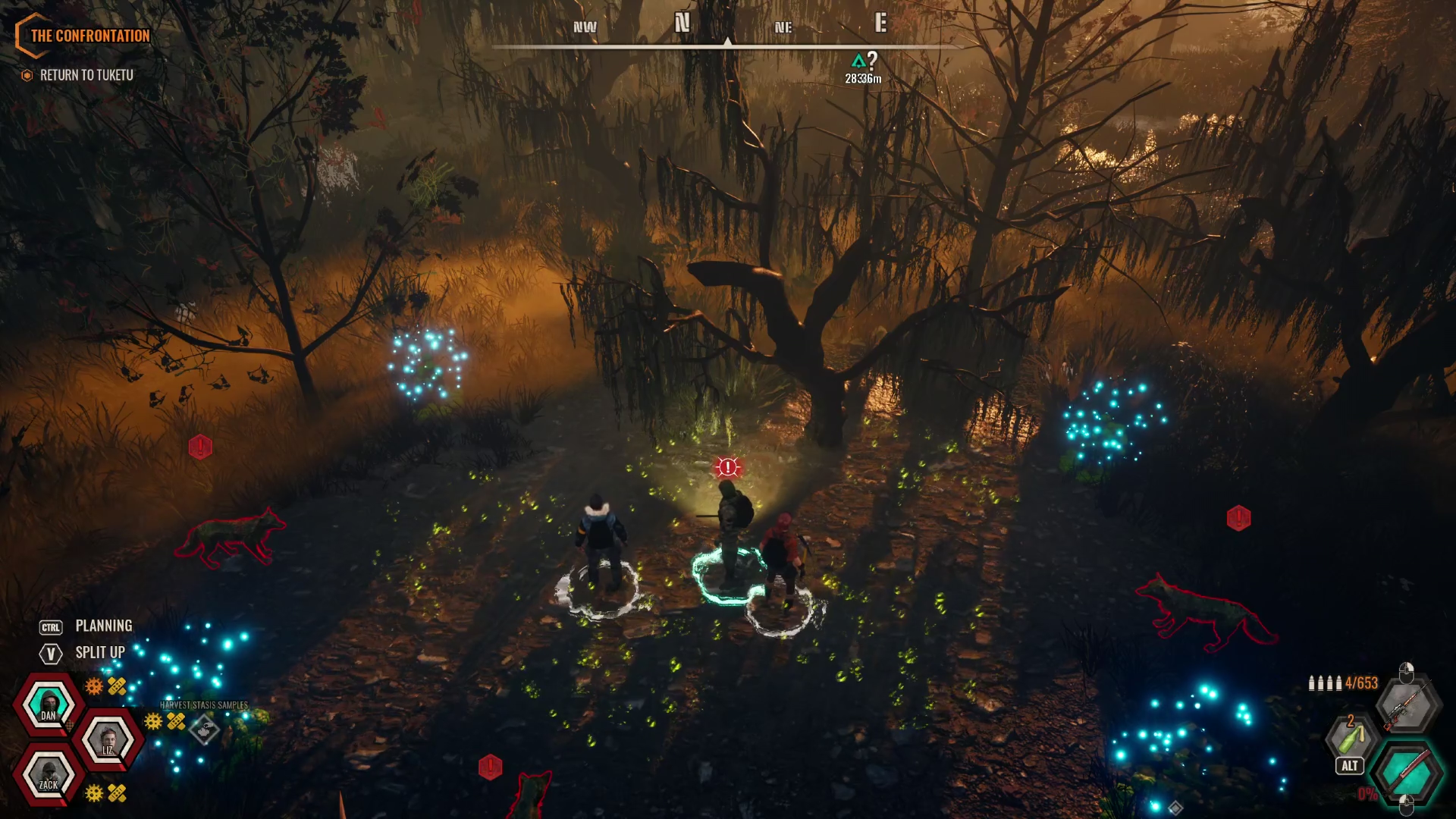Click the Return to Tuketu objective
The height and width of the screenshot is (819, 1456).
tap(86, 75)
